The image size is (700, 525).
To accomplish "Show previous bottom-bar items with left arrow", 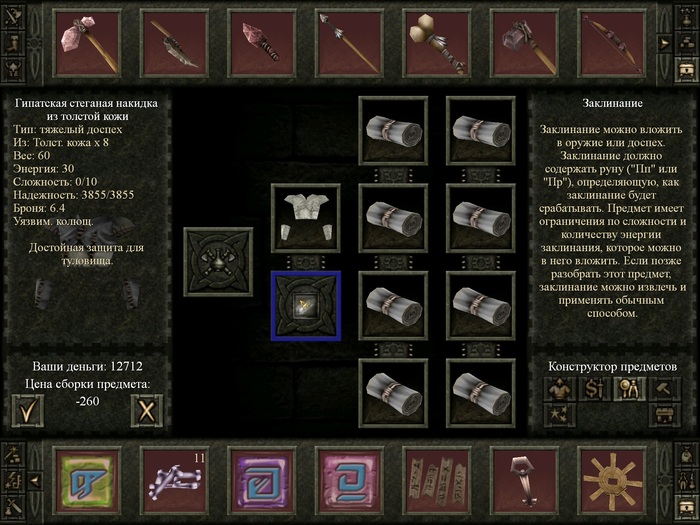I will click(35, 480).
